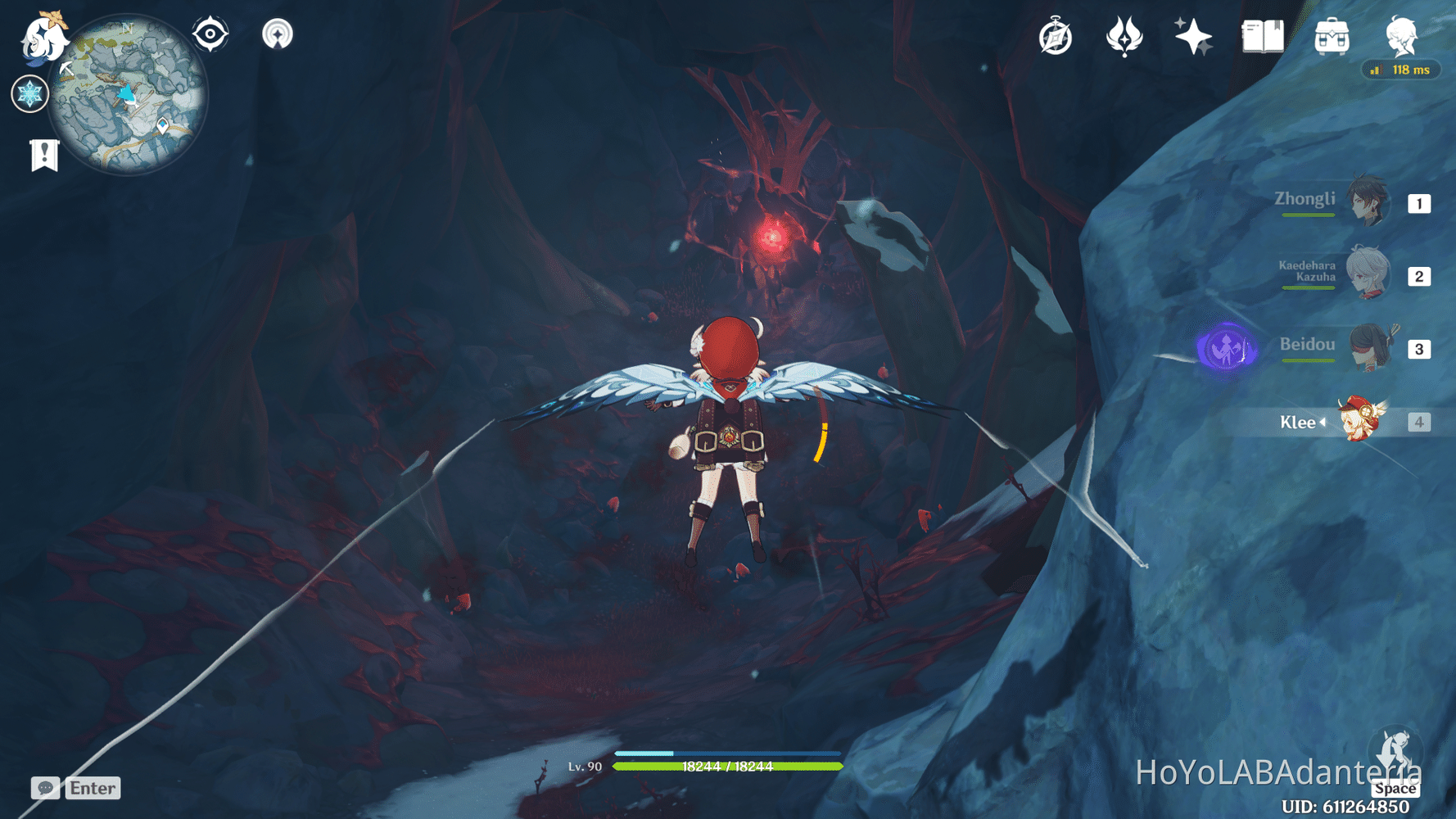Click Klee's green HP bar showing 18244/18244
This screenshot has width=1456, height=819.
tap(727, 767)
